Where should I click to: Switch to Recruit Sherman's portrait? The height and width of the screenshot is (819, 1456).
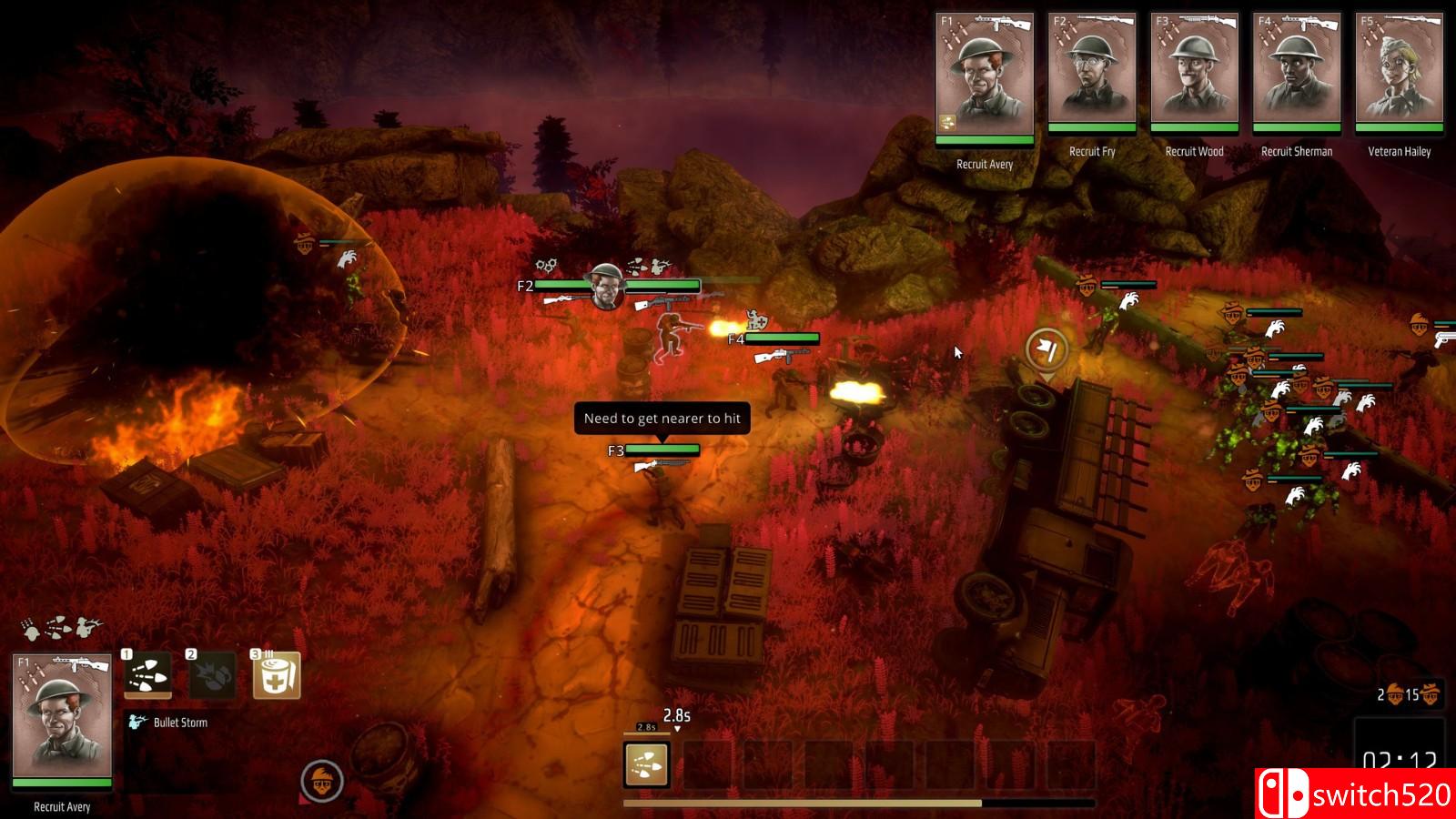click(1297, 71)
